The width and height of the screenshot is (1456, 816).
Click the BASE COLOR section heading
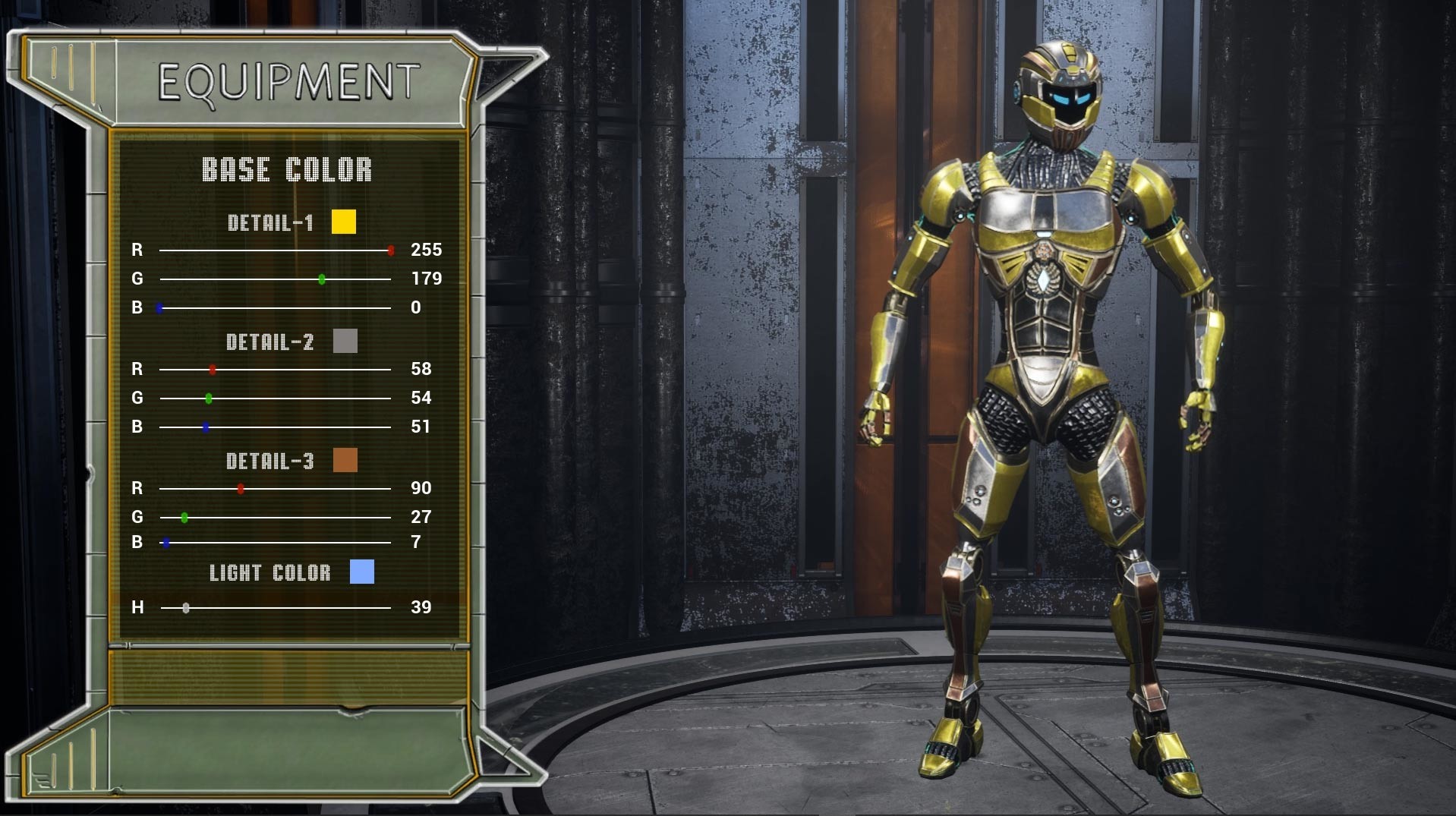tap(286, 169)
